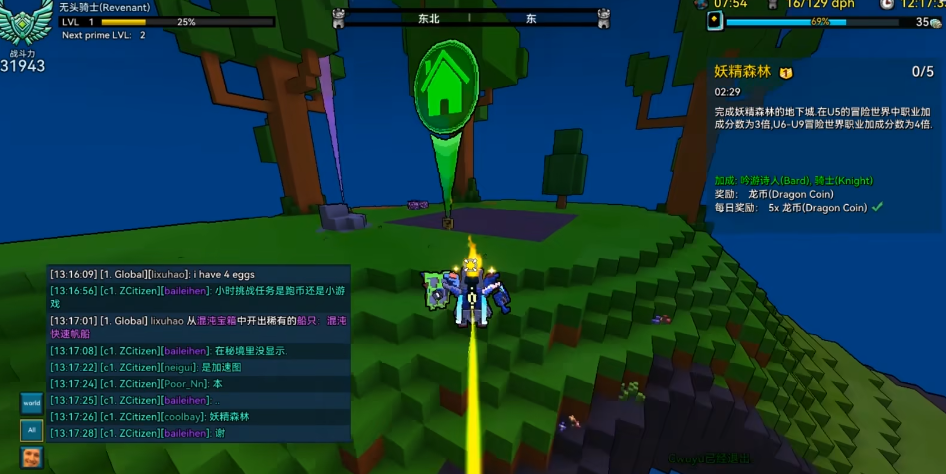Image resolution: width=946 pixels, height=474 pixels.
Task: Select the All chat filter
Action: click(32, 430)
